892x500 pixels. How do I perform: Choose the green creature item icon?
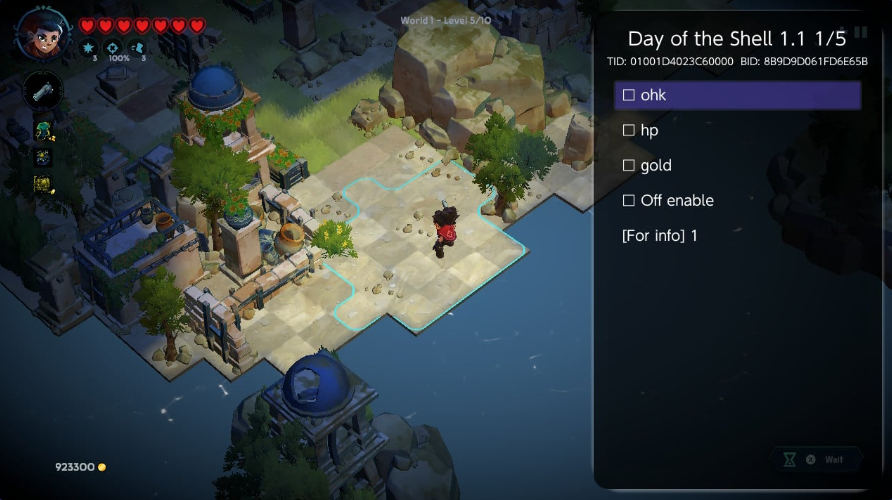43,130
